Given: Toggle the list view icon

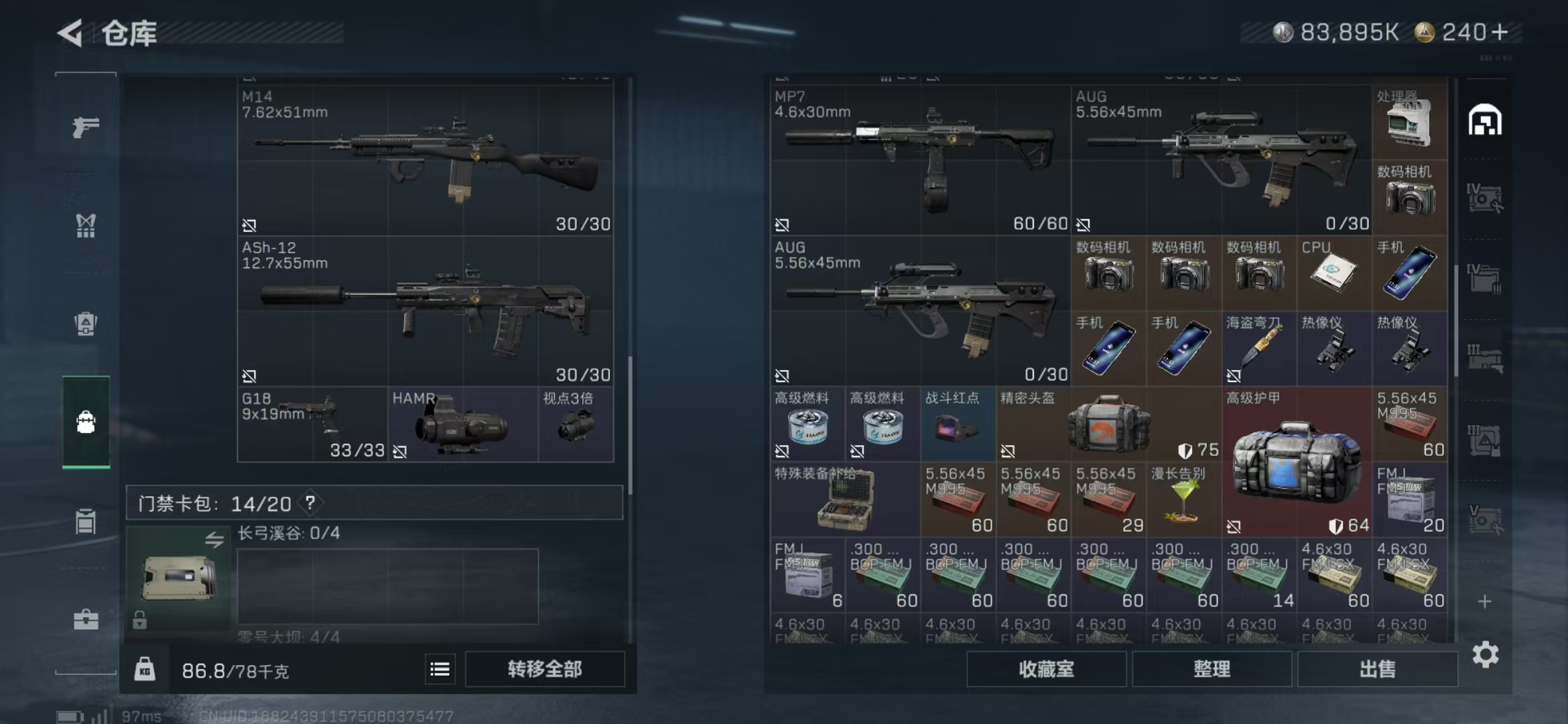Looking at the screenshot, I should (440, 669).
